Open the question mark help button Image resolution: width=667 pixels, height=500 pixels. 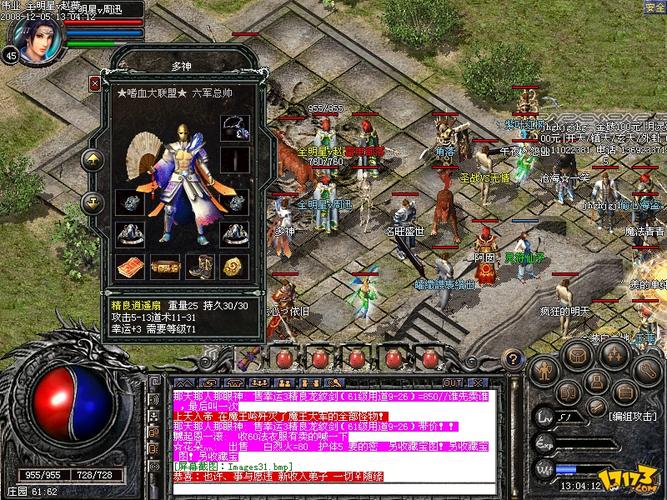coord(516,356)
